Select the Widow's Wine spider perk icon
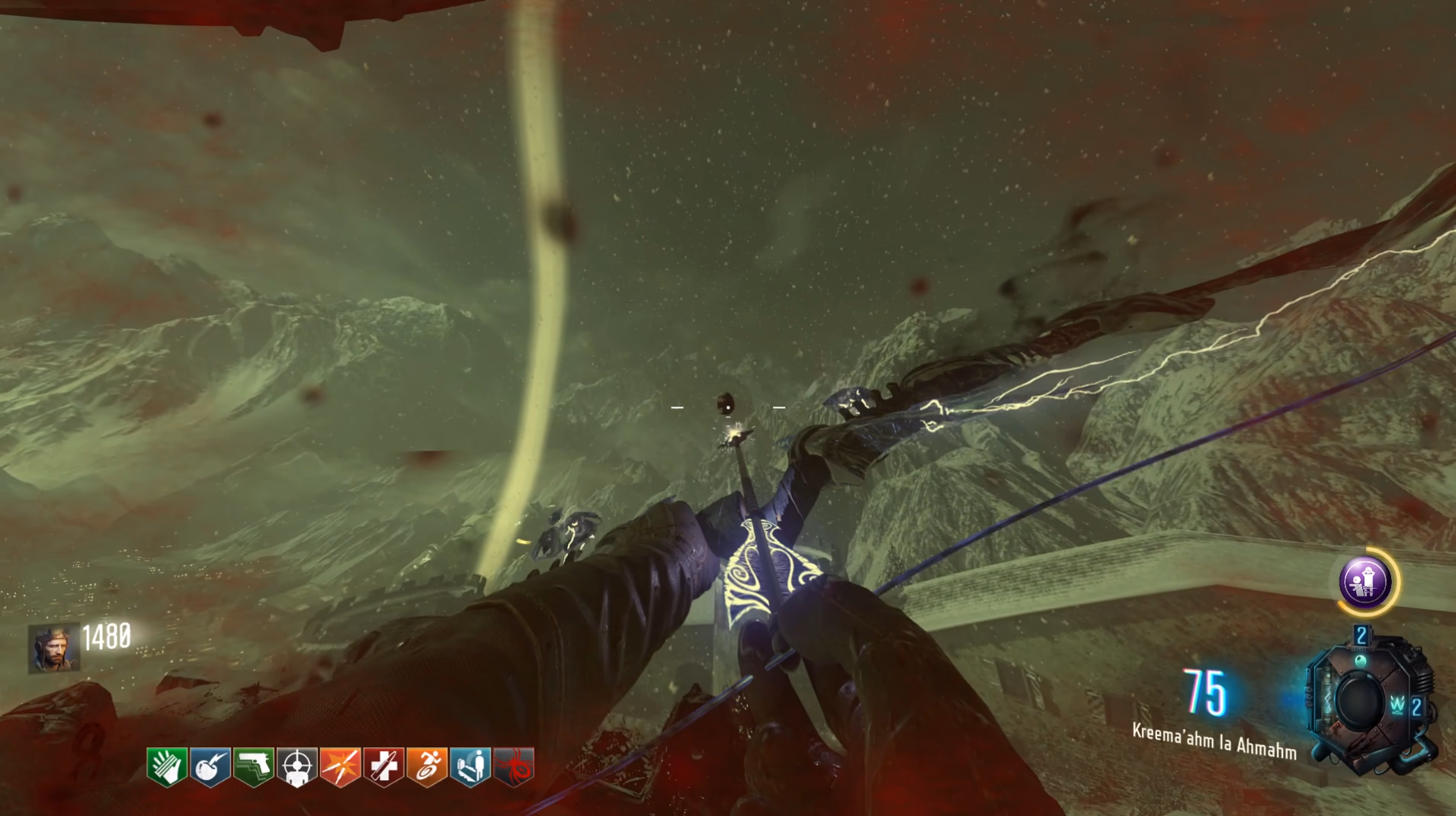This screenshot has width=1456, height=816. (x=514, y=766)
